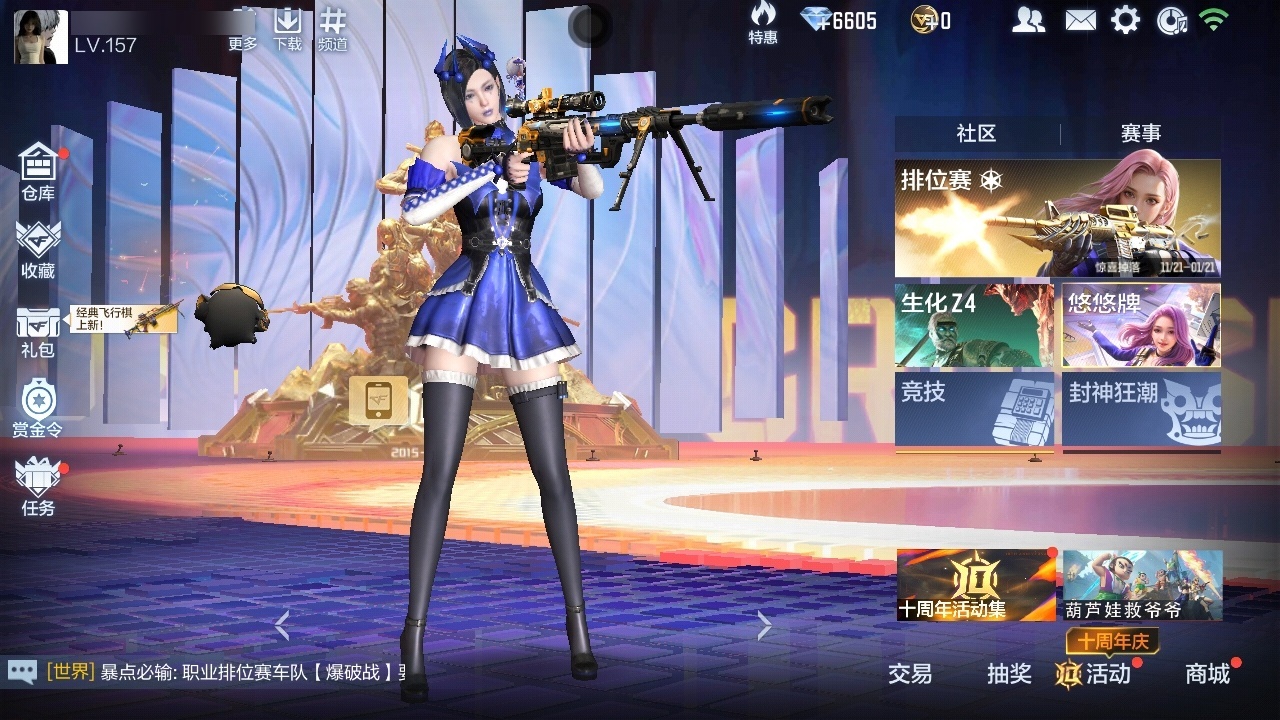Switch to the 社区 community tab
Image resolution: width=1280 pixels, height=720 pixels.
(976, 133)
